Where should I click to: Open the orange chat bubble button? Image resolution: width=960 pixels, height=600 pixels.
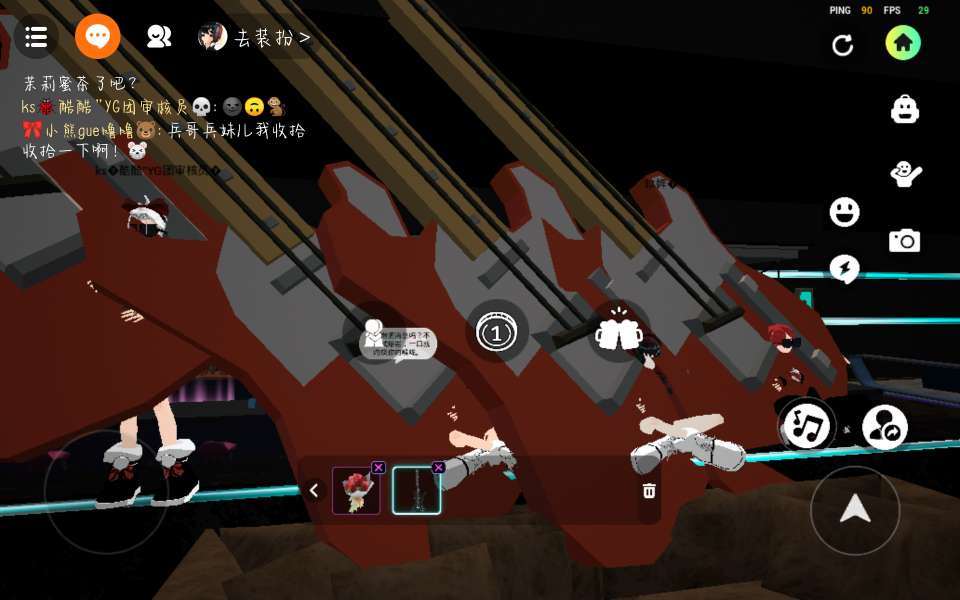pos(98,38)
